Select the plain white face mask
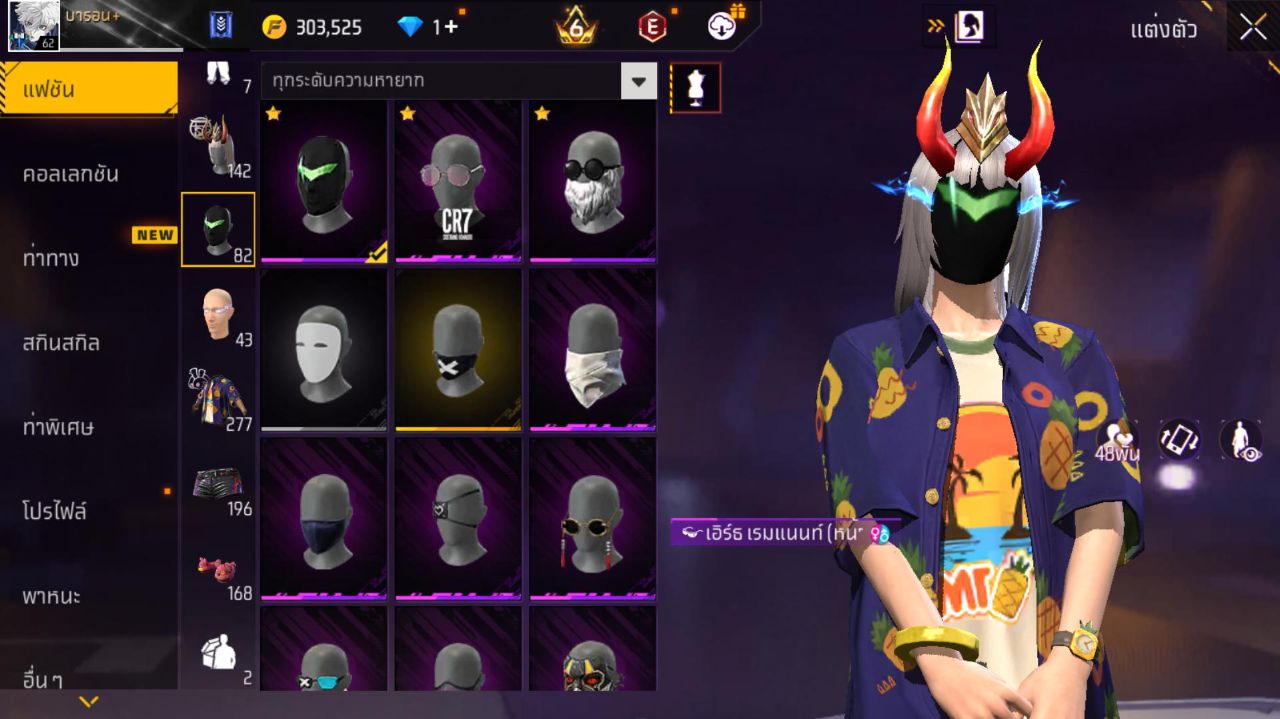The image size is (1280, 719). [324, 350]
